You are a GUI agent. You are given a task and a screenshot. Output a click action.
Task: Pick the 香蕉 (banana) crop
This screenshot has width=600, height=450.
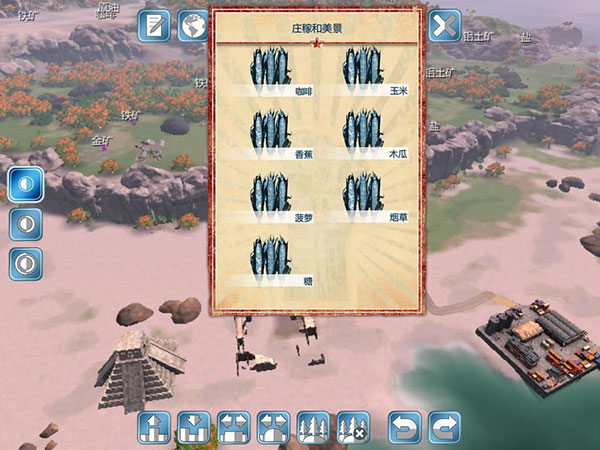pyautogui.click(x=268, y=133)
